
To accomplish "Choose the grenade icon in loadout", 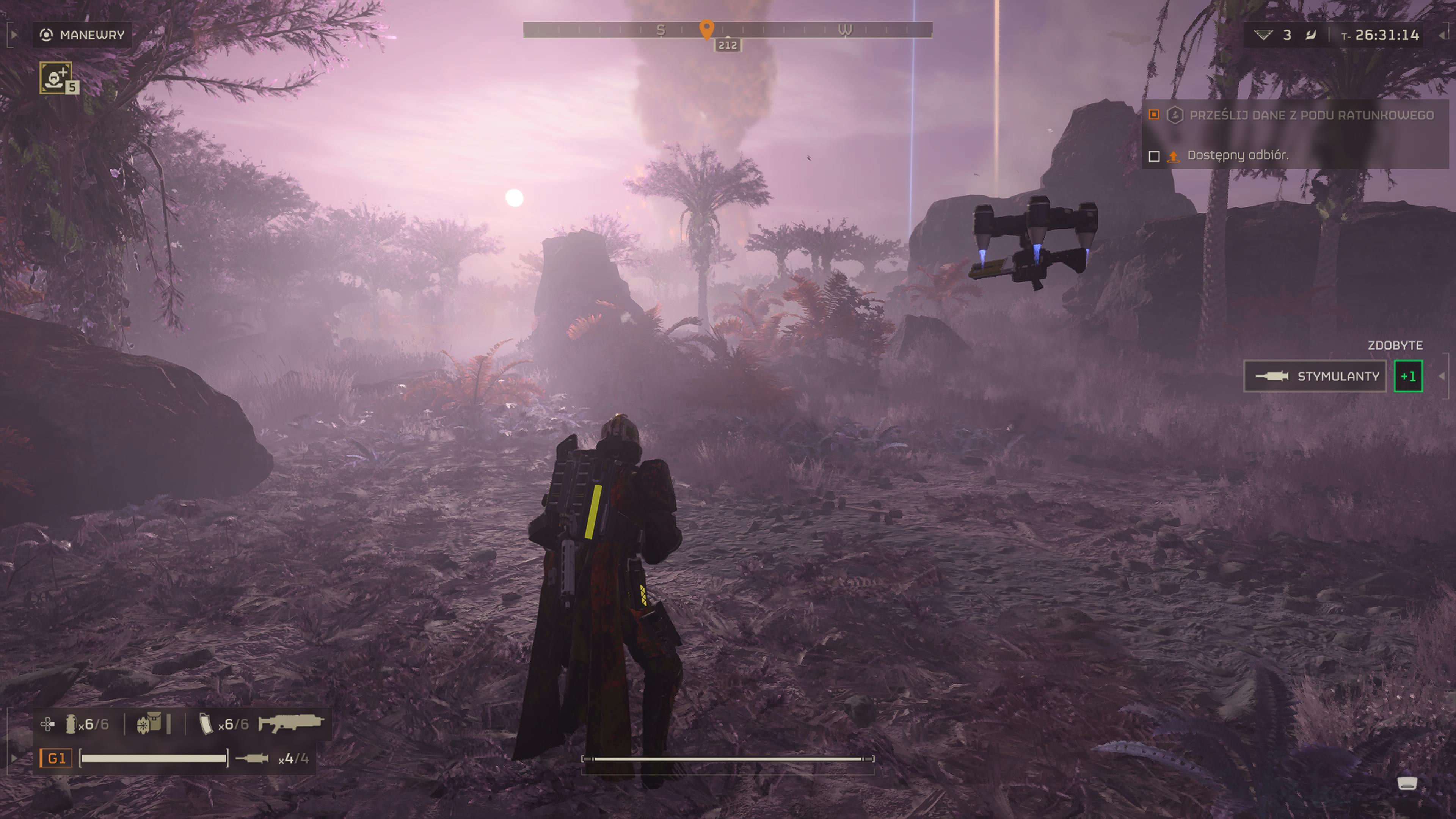I will [x=71, y=724].
